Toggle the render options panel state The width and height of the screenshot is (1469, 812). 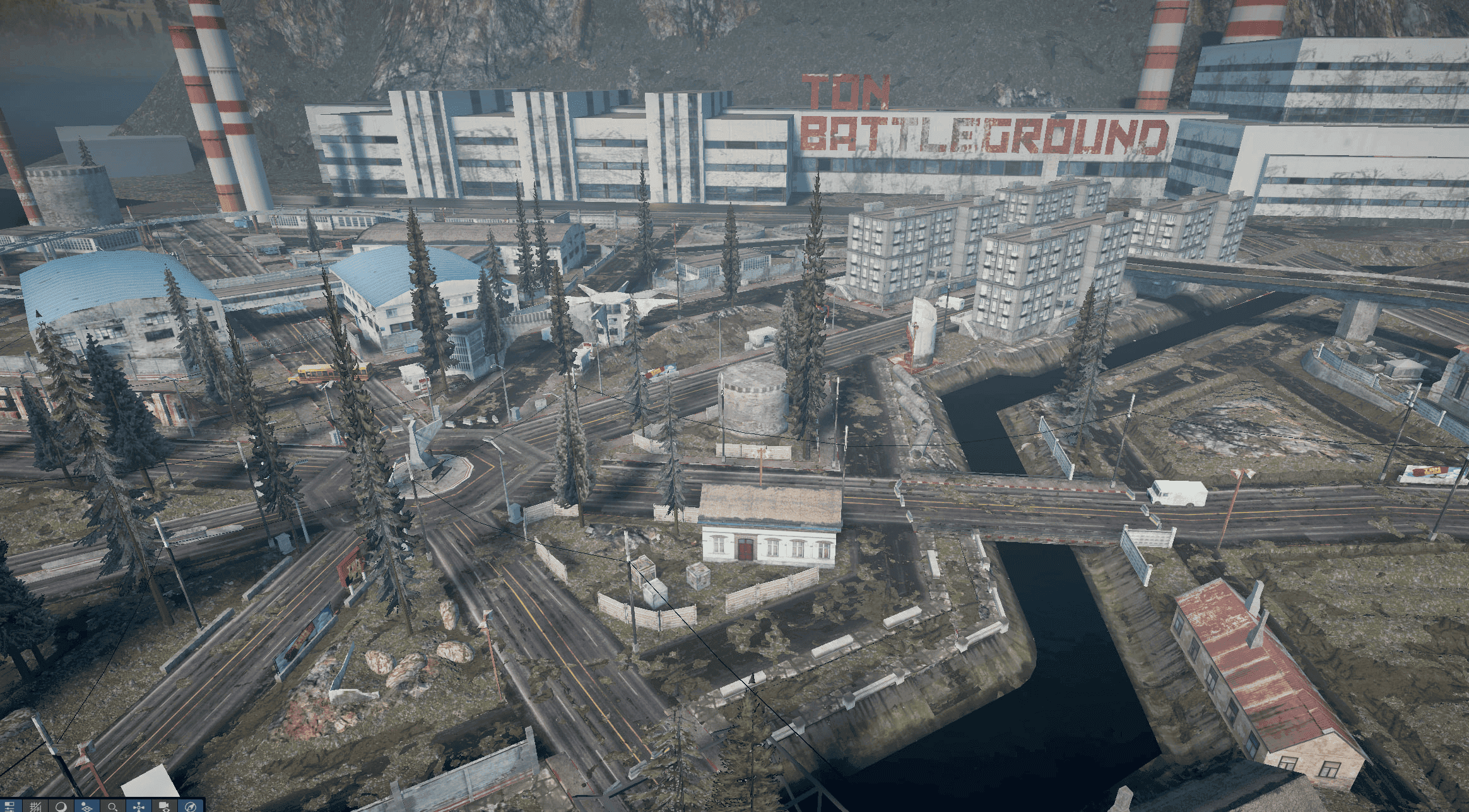click(x=9, y=806)
